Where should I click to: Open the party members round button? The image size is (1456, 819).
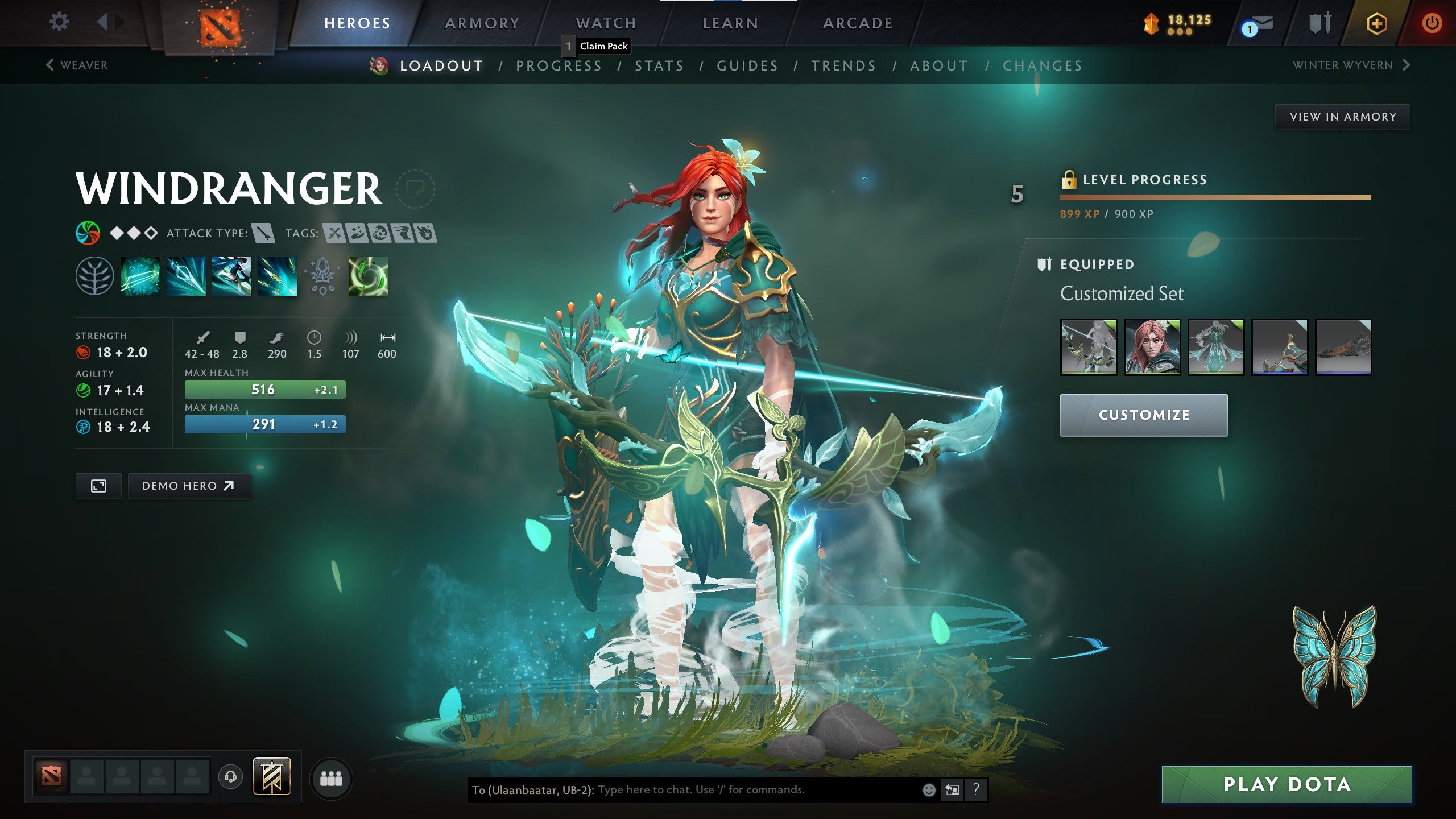pos(331,778)
